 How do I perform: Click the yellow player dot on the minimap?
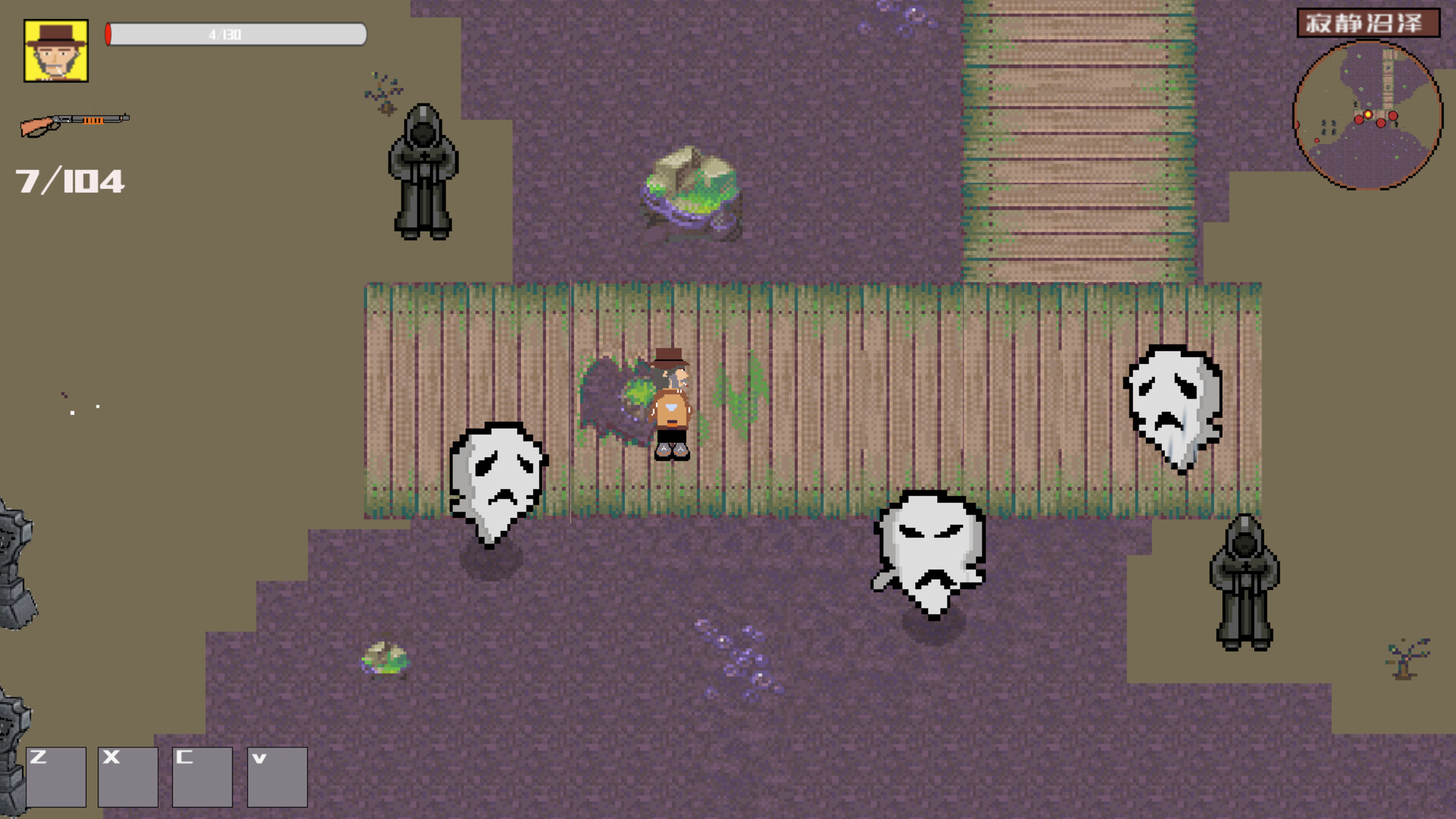coord(1368,115)
